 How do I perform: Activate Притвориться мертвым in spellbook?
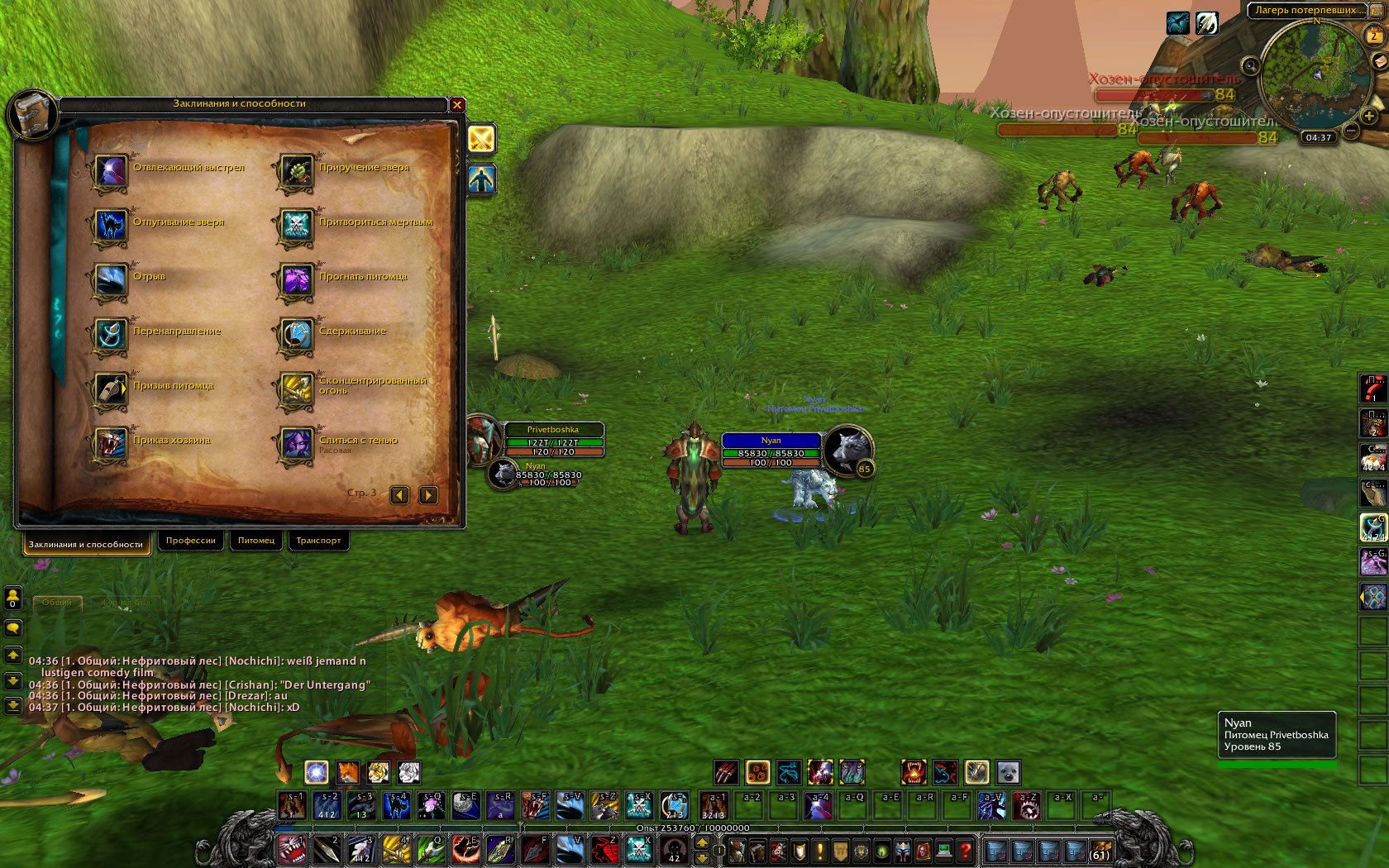tap(296, 226)
